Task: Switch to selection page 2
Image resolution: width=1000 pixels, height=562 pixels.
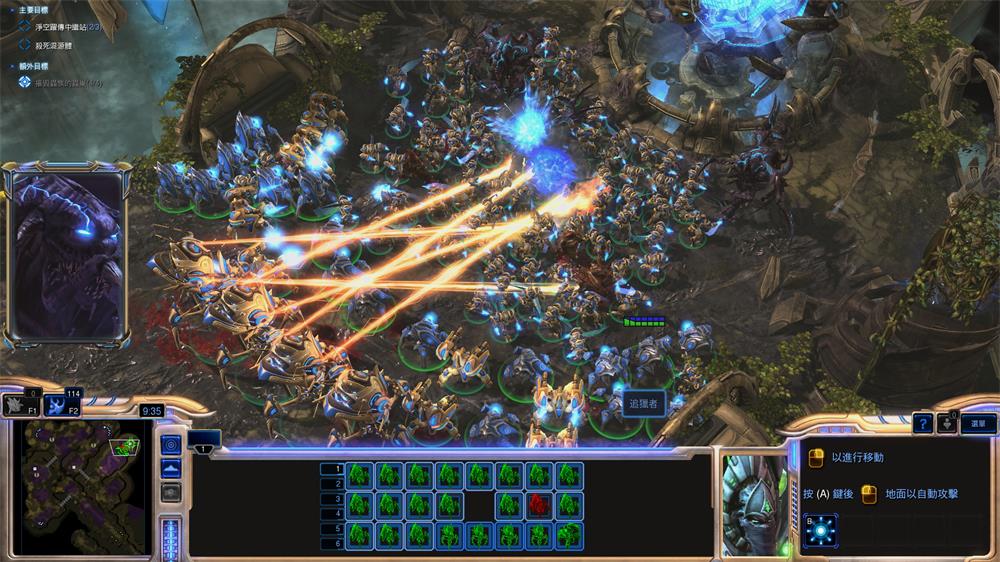Action: pos(340,483)
